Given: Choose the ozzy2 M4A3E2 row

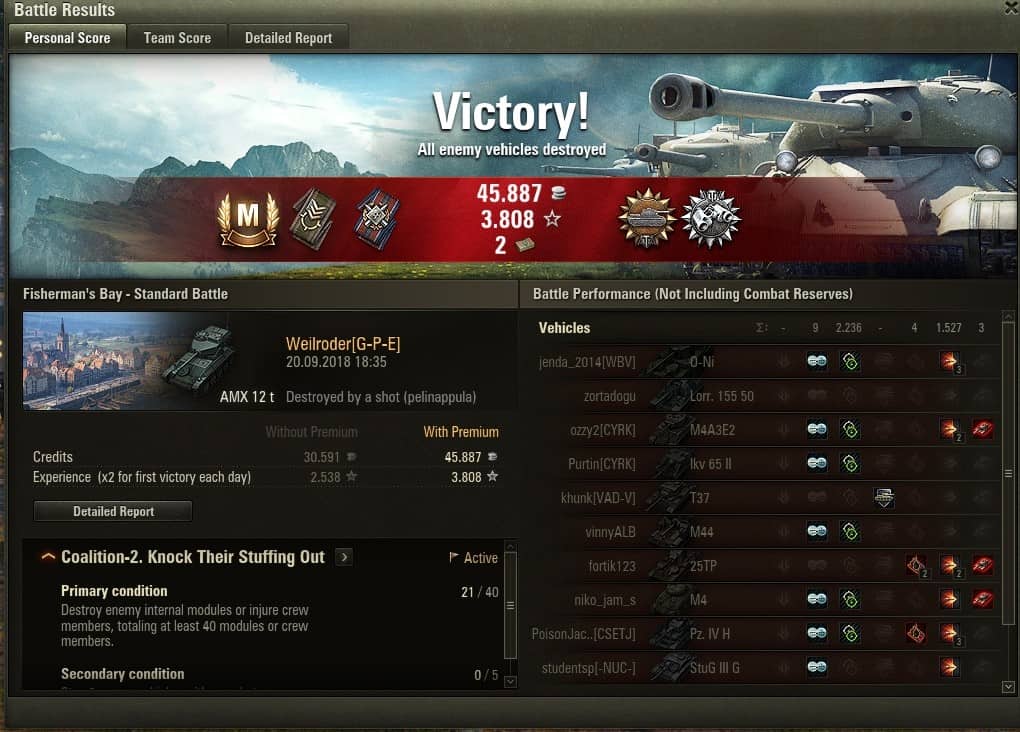Looking at the screenshot, I should click(760, 430).
